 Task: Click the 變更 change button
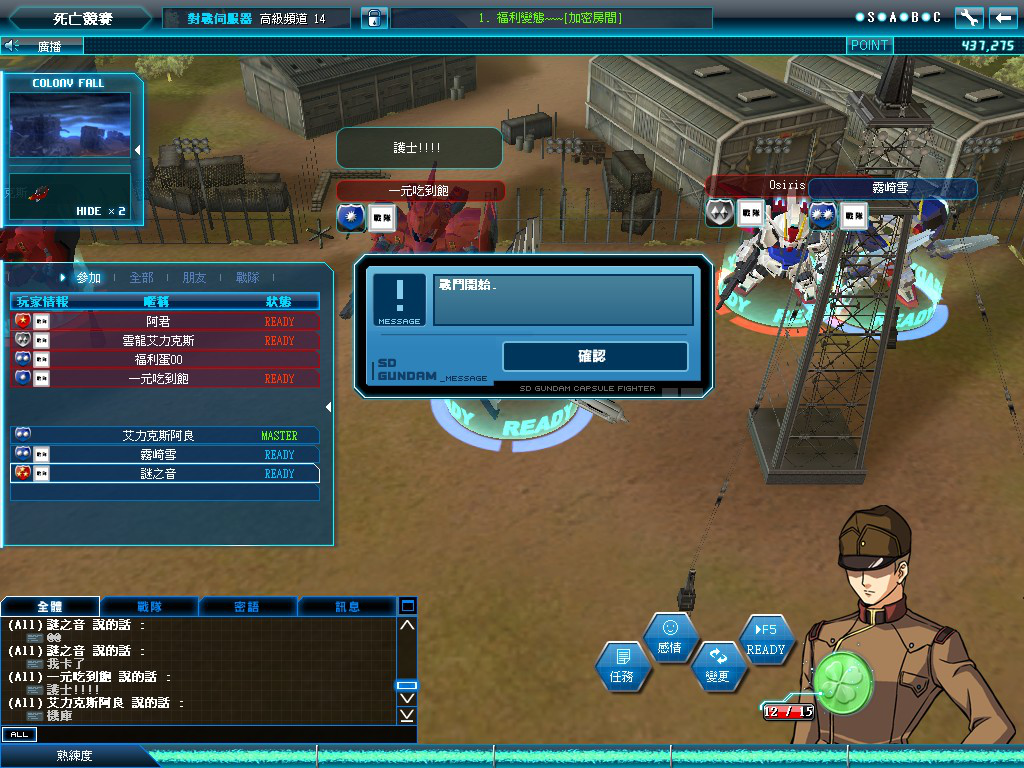click(717, 667)
